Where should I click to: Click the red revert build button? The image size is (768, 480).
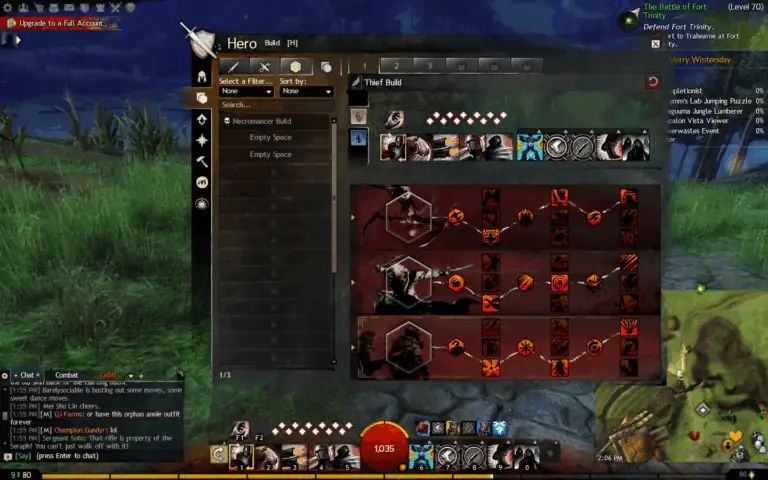pos(653,82)
